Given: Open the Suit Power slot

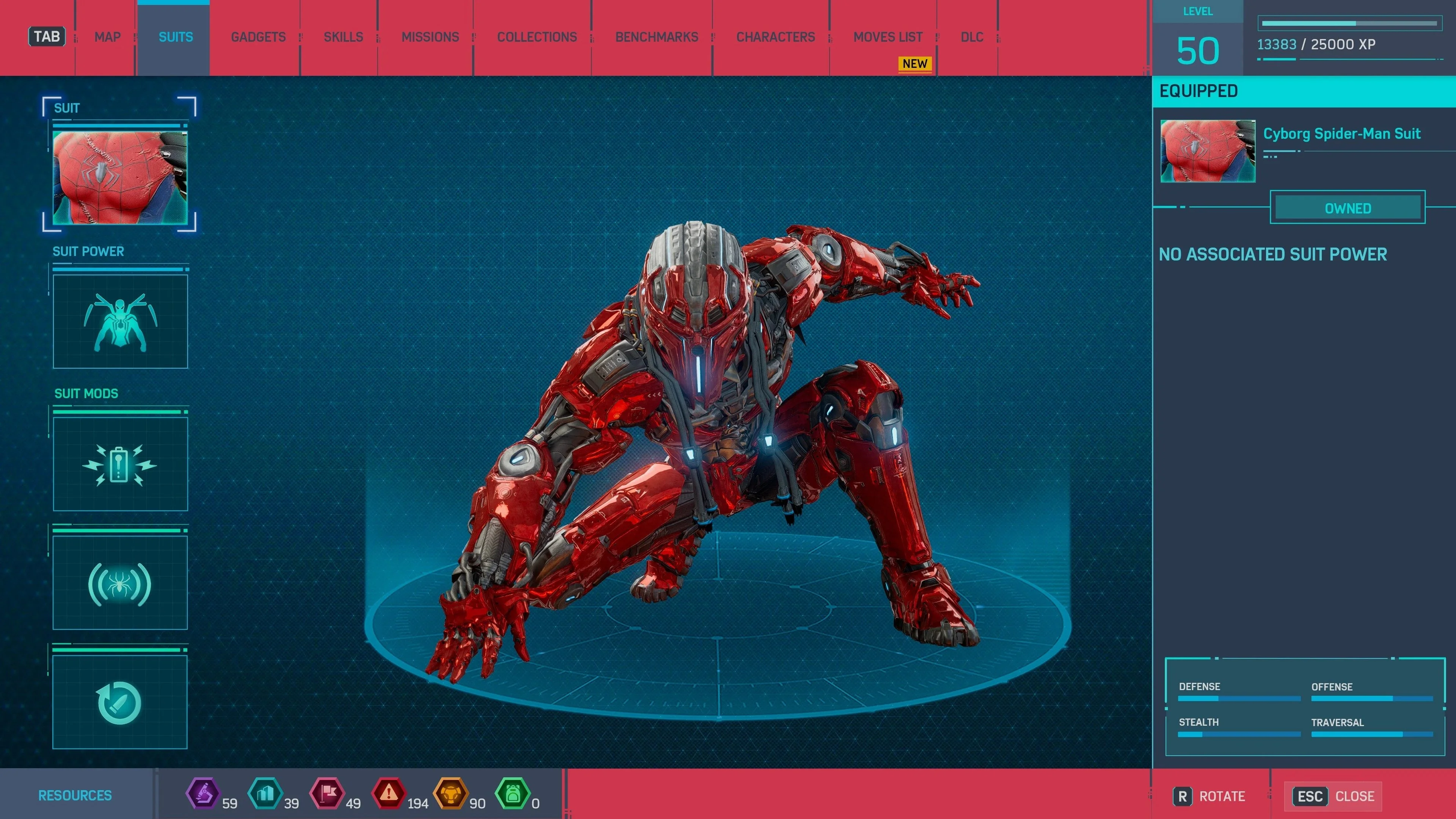Looking at the screenshot, I should [120, 322].
